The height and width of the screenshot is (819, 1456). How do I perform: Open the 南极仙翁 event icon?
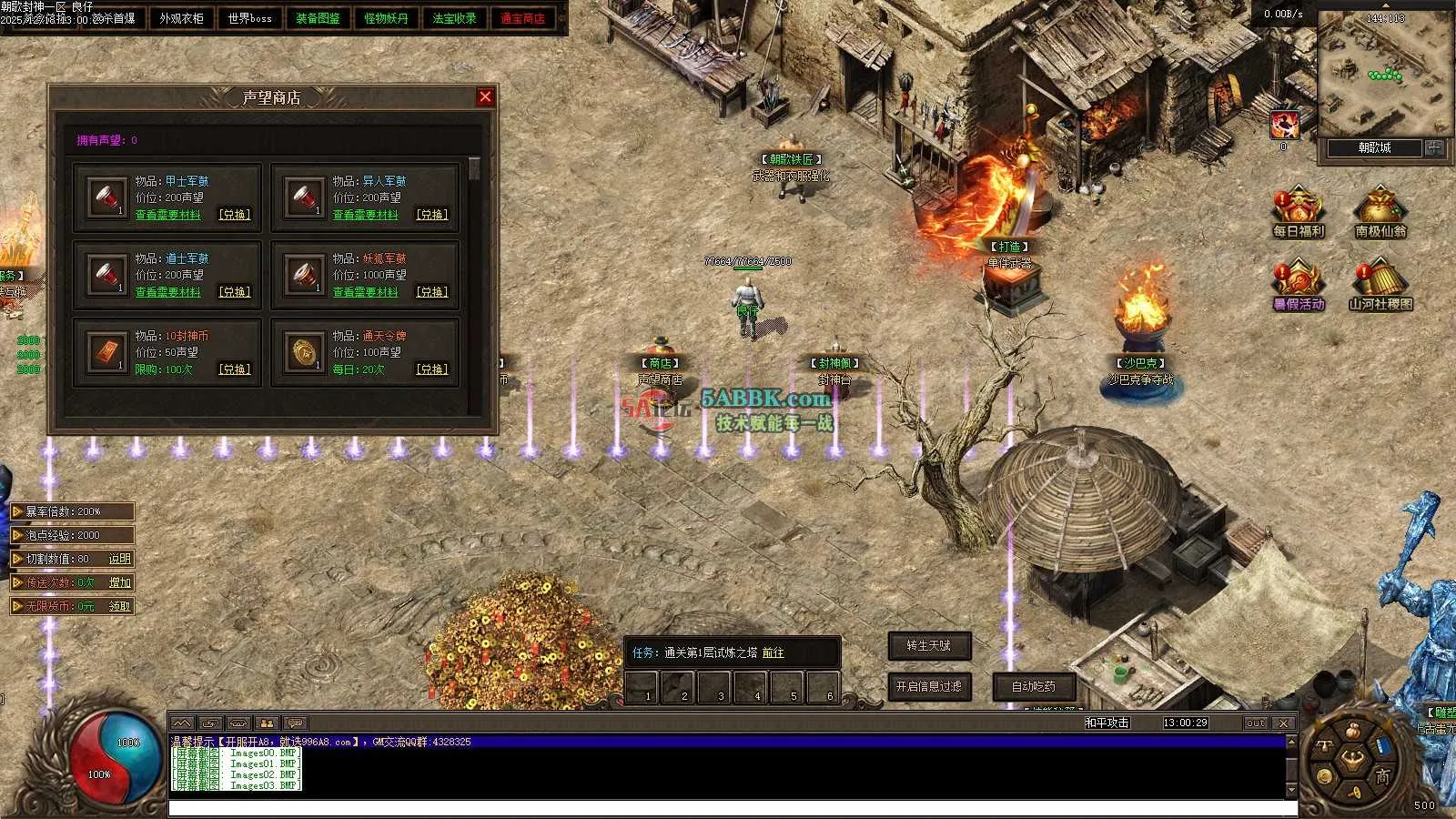click(1380, 213)
